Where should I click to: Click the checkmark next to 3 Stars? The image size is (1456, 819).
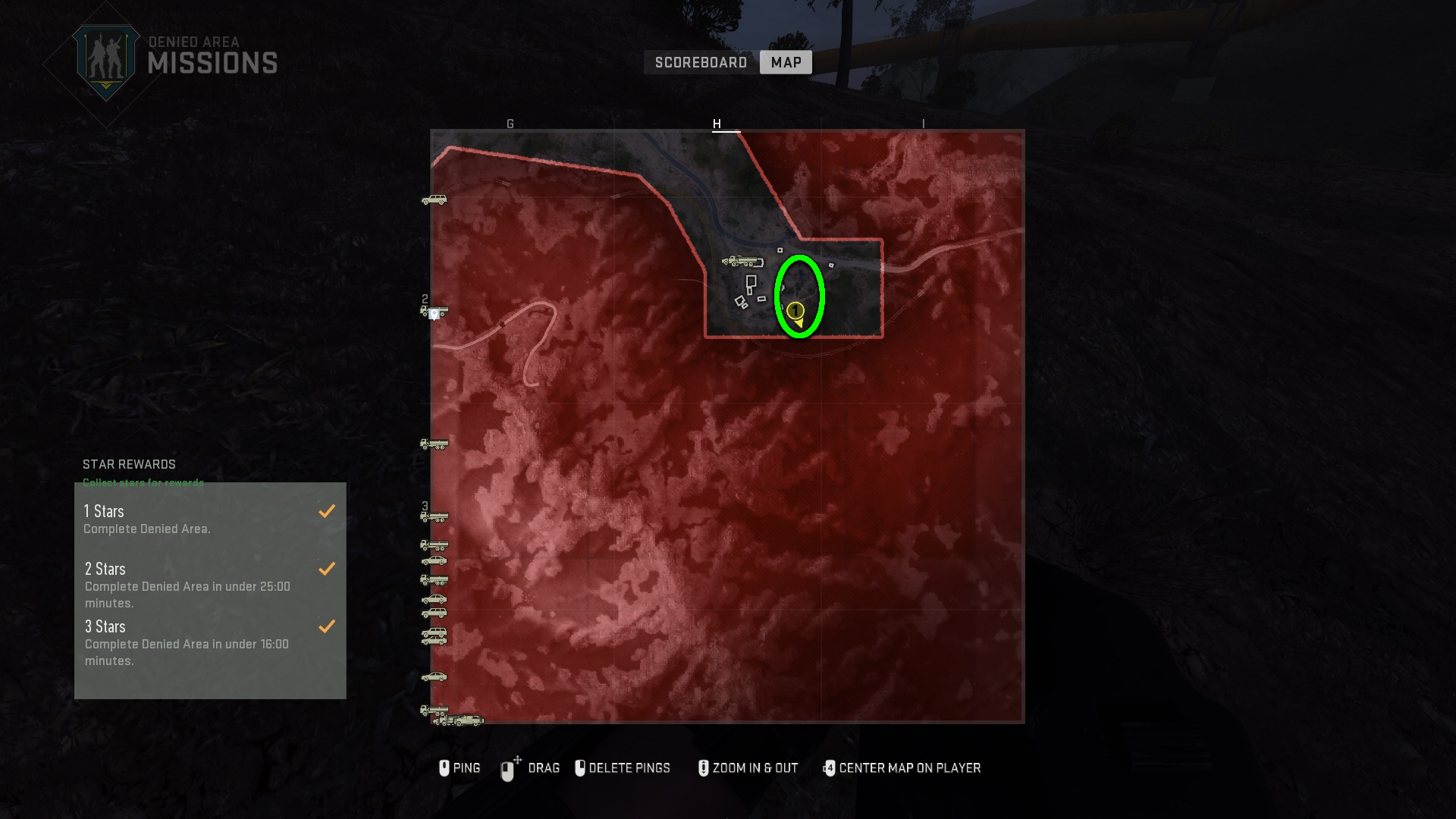[327, 626]
